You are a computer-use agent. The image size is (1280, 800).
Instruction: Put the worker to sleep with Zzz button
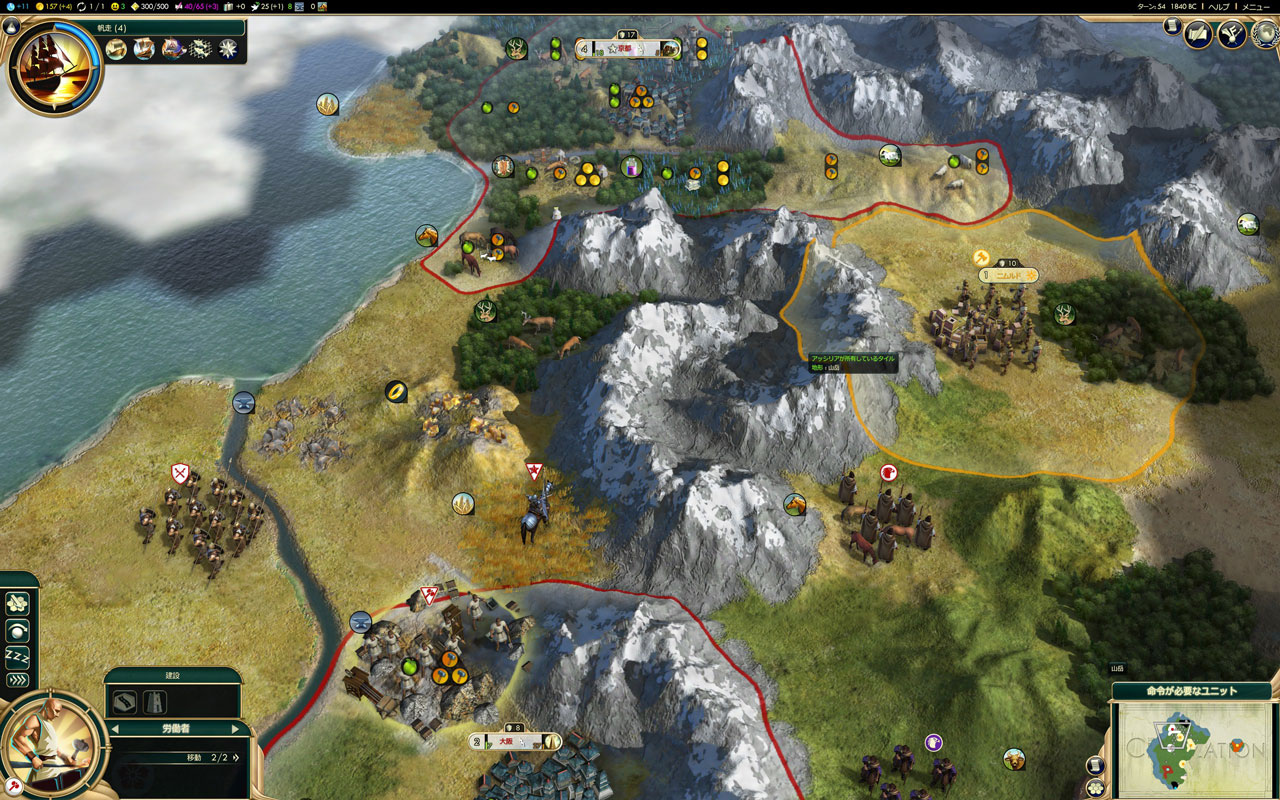pyautogui.click(x=17, y=656)
